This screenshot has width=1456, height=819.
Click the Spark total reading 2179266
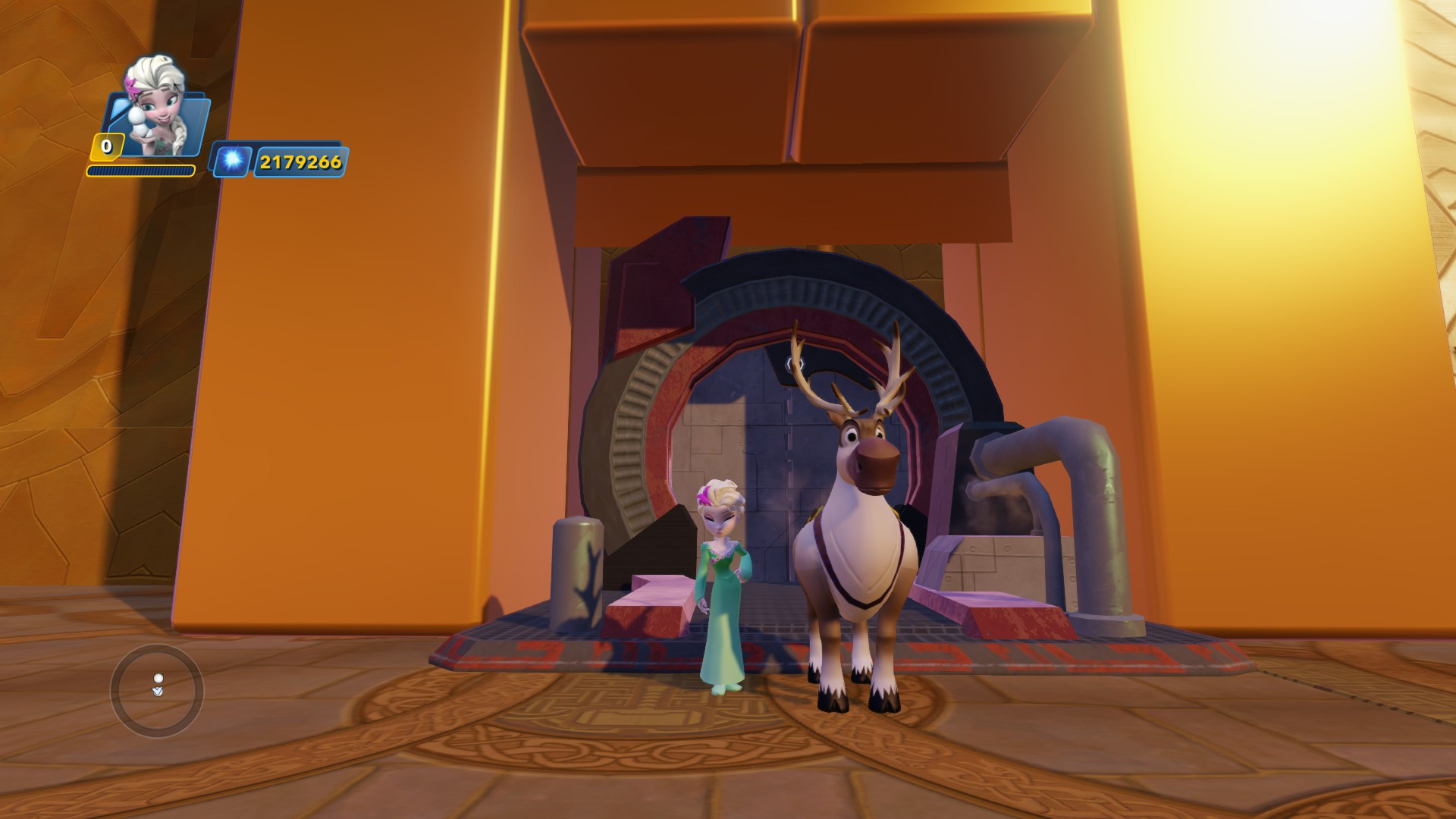tap(300, 160)
